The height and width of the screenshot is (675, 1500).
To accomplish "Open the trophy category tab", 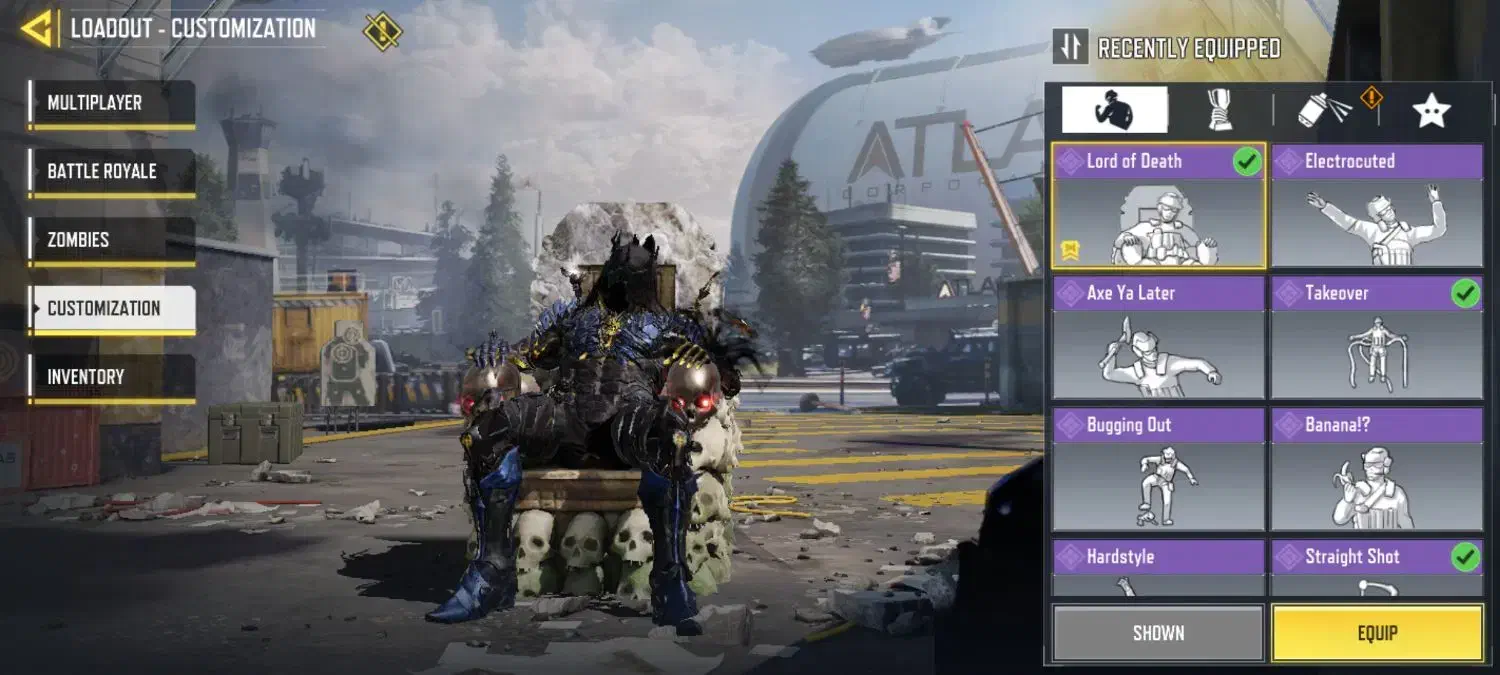I will click(x=1219, y=110).
